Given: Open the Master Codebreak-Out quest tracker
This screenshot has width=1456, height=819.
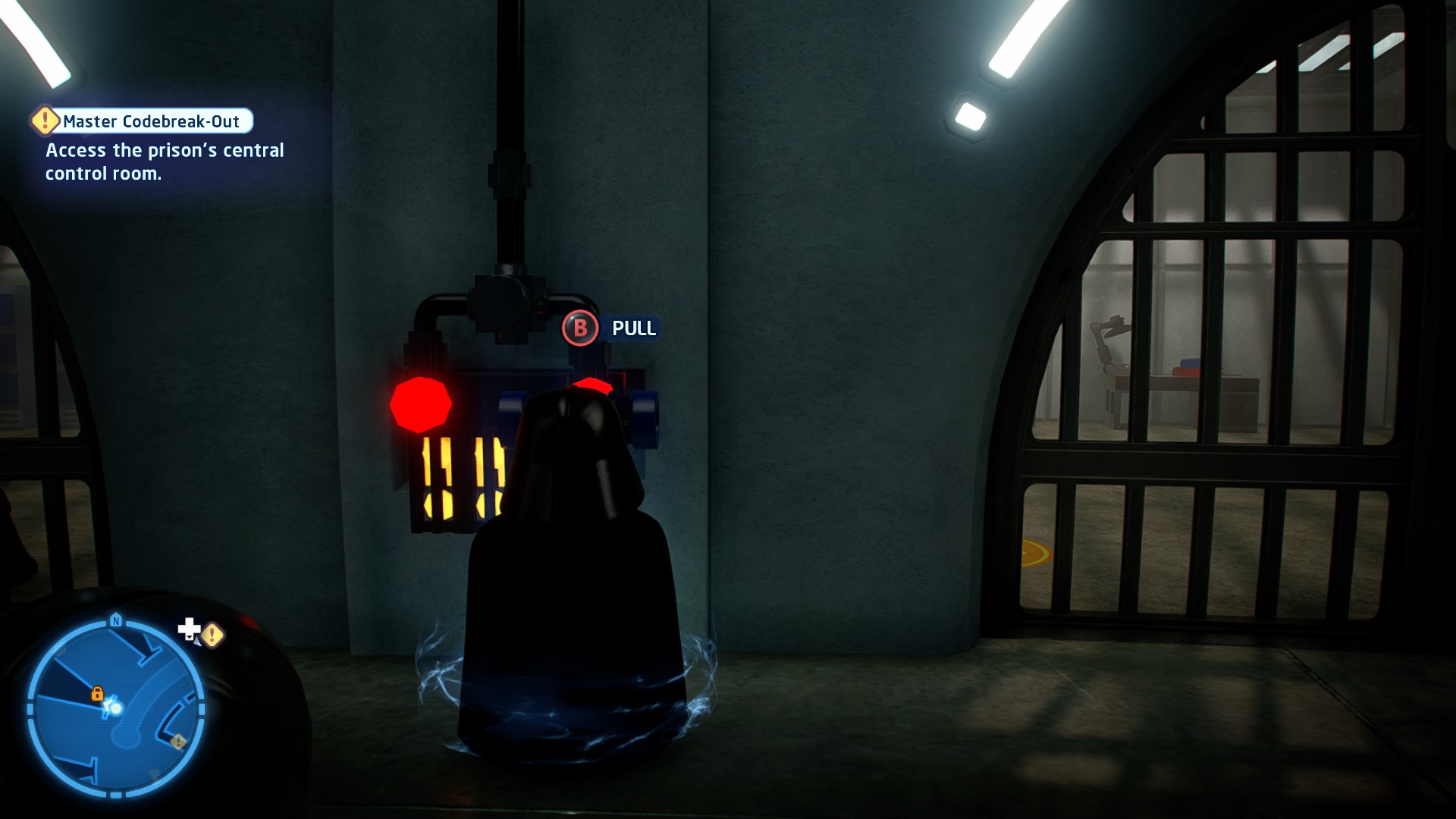Looking at the screenshot, I should point(150,121).
